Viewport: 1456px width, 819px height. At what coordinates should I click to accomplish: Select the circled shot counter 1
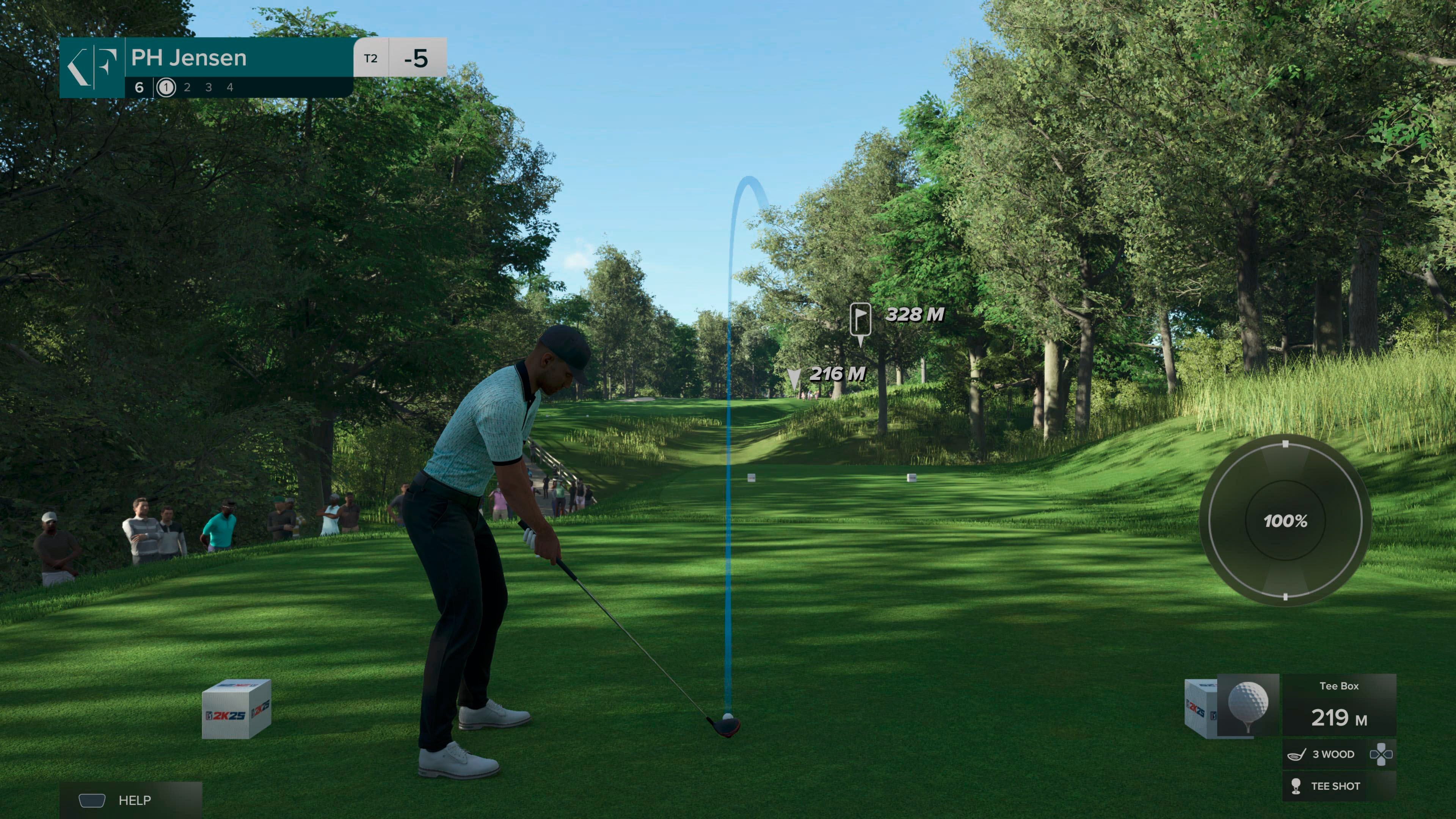click(166, 88)
